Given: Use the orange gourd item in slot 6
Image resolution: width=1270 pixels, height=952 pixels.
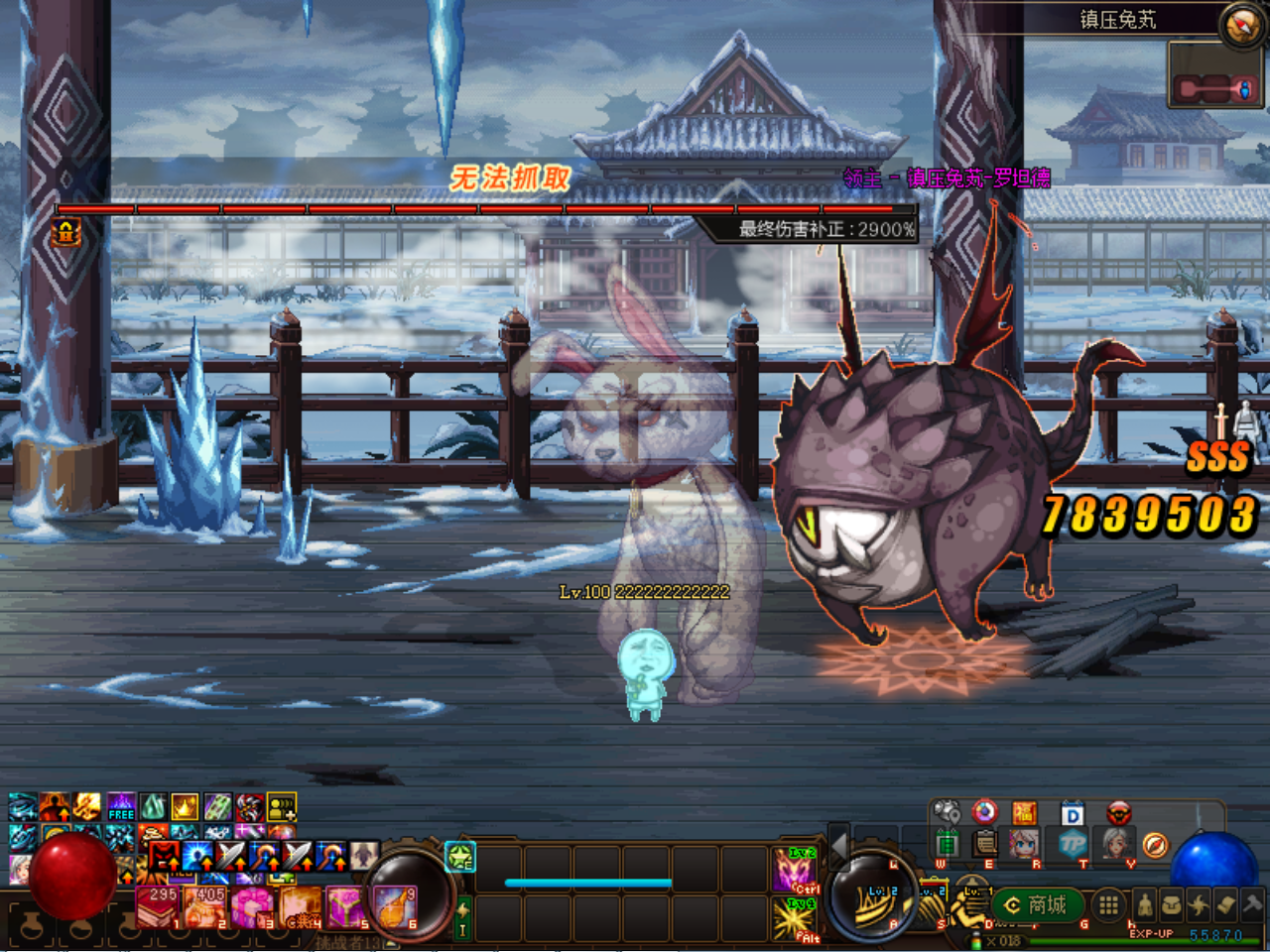Looking at the screenshot, I should [x=395, y=907].
